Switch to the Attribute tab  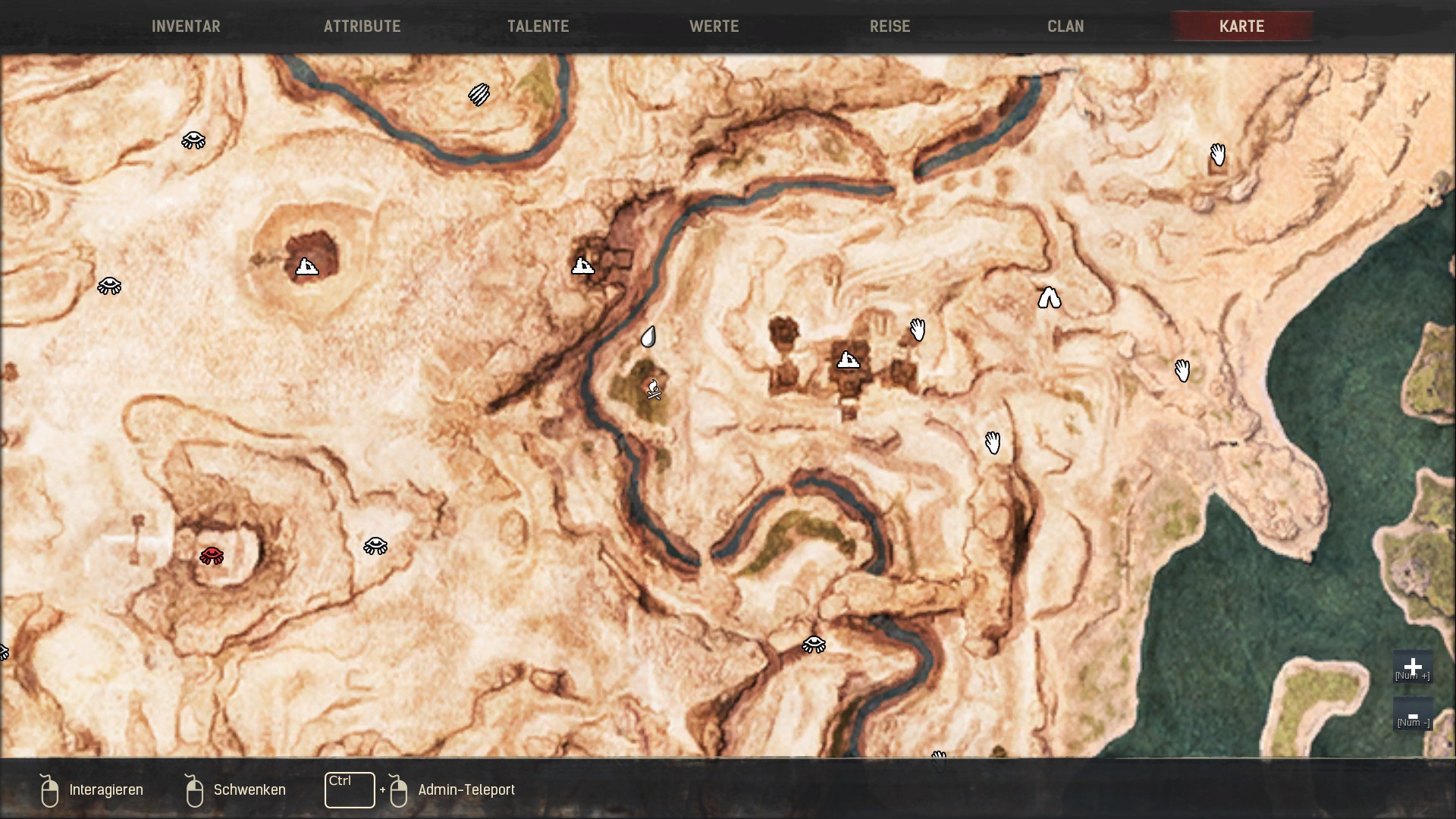pos(362,27)
